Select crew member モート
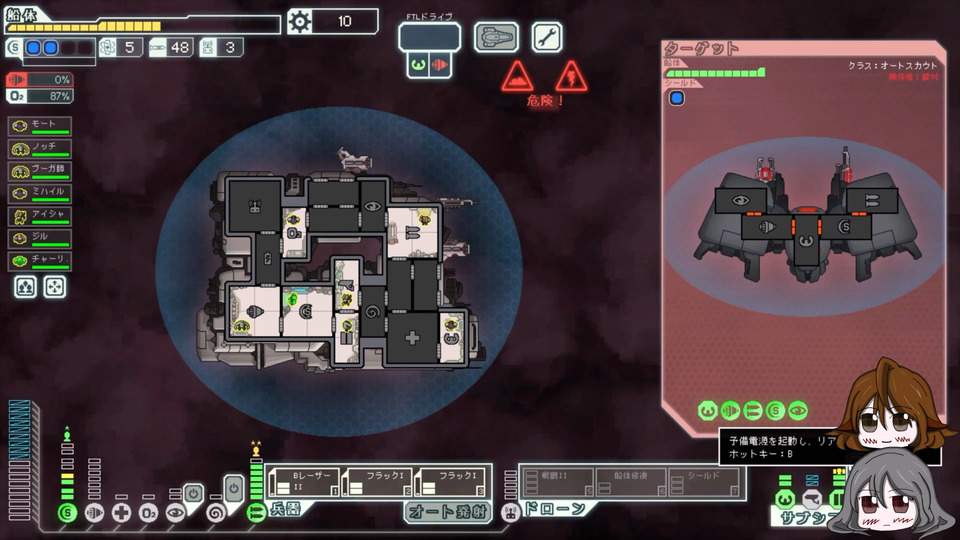 pos(40,126)
